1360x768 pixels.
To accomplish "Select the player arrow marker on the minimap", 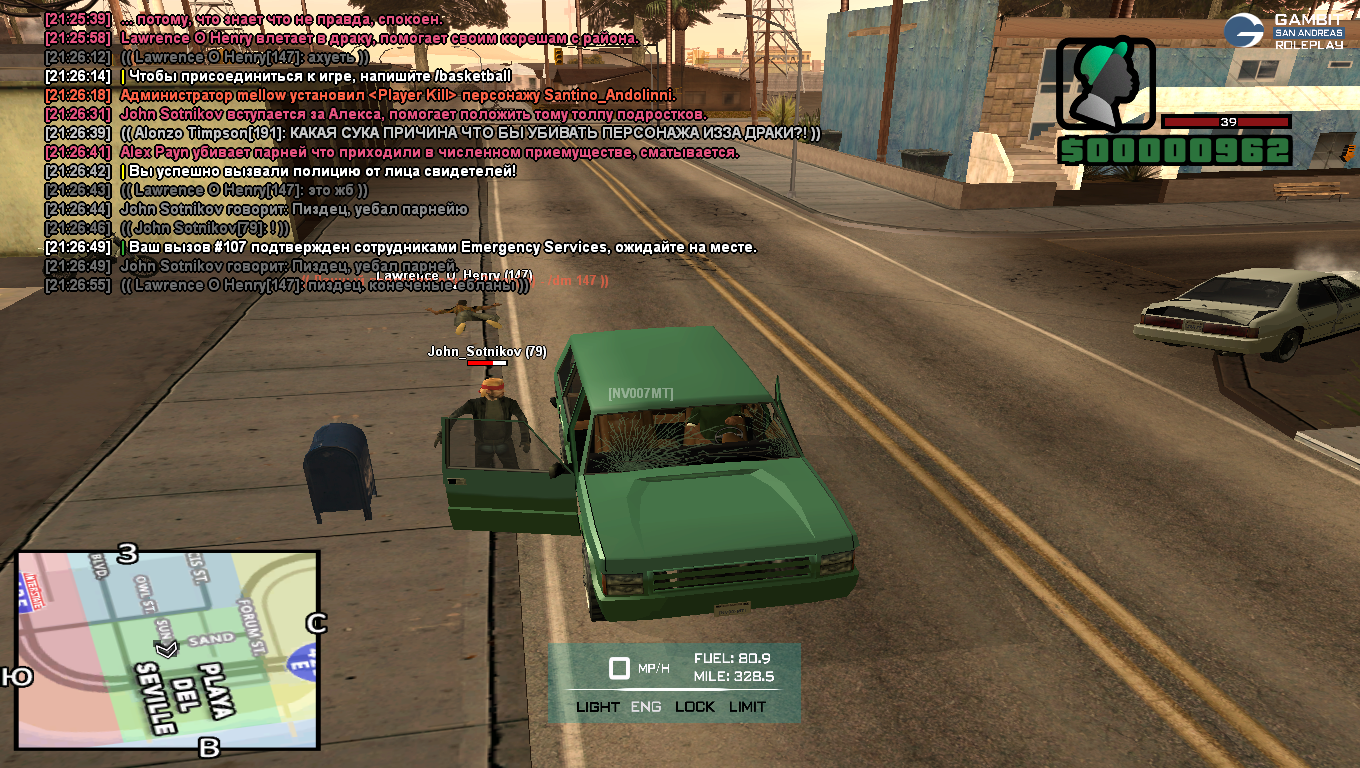I will click(x=166, y=649).
